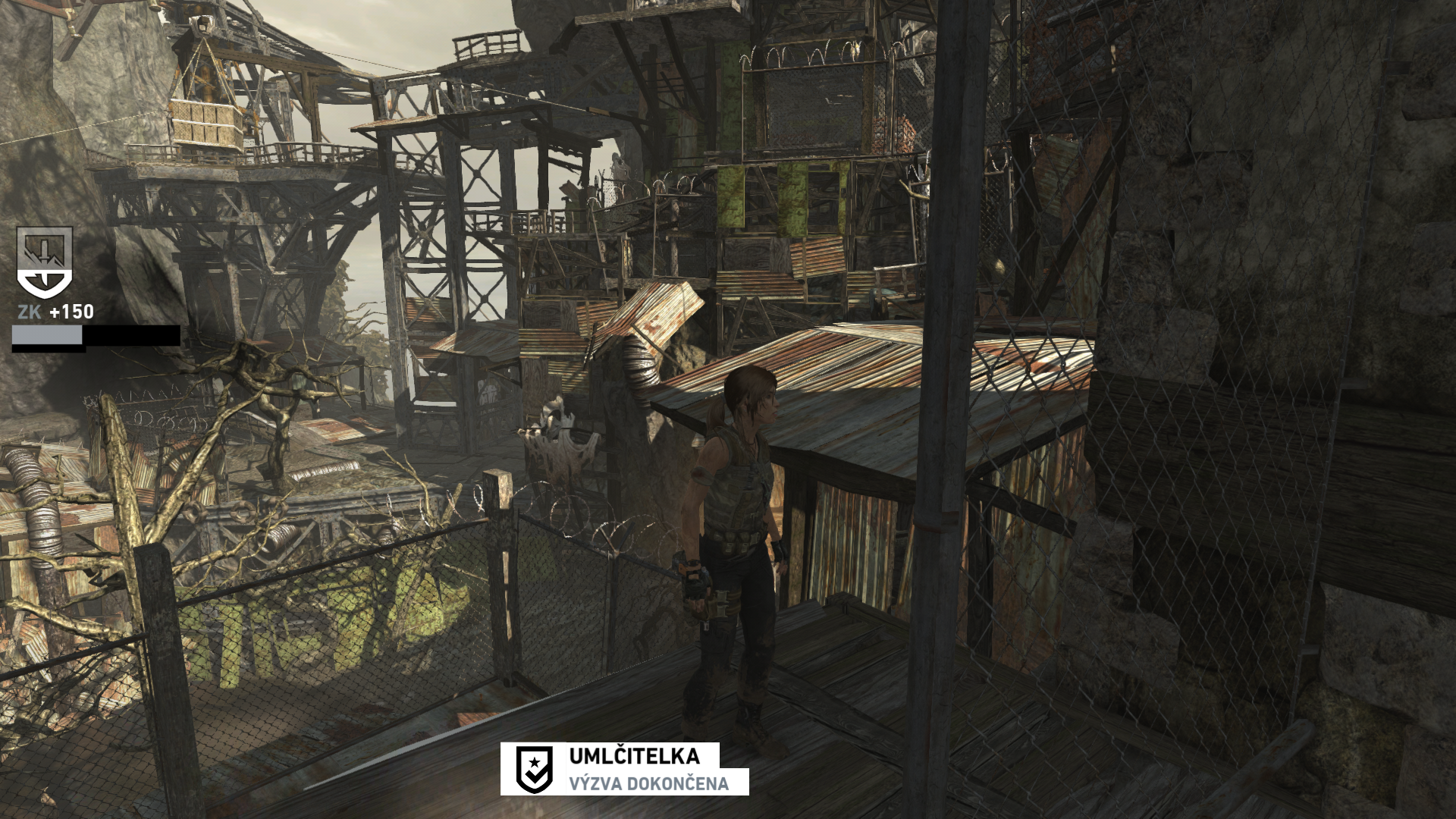The height and width of the screenshot is (819, 1456).
Task: Click the experience shield icon above ZK +150
Action: pos(45,262)
